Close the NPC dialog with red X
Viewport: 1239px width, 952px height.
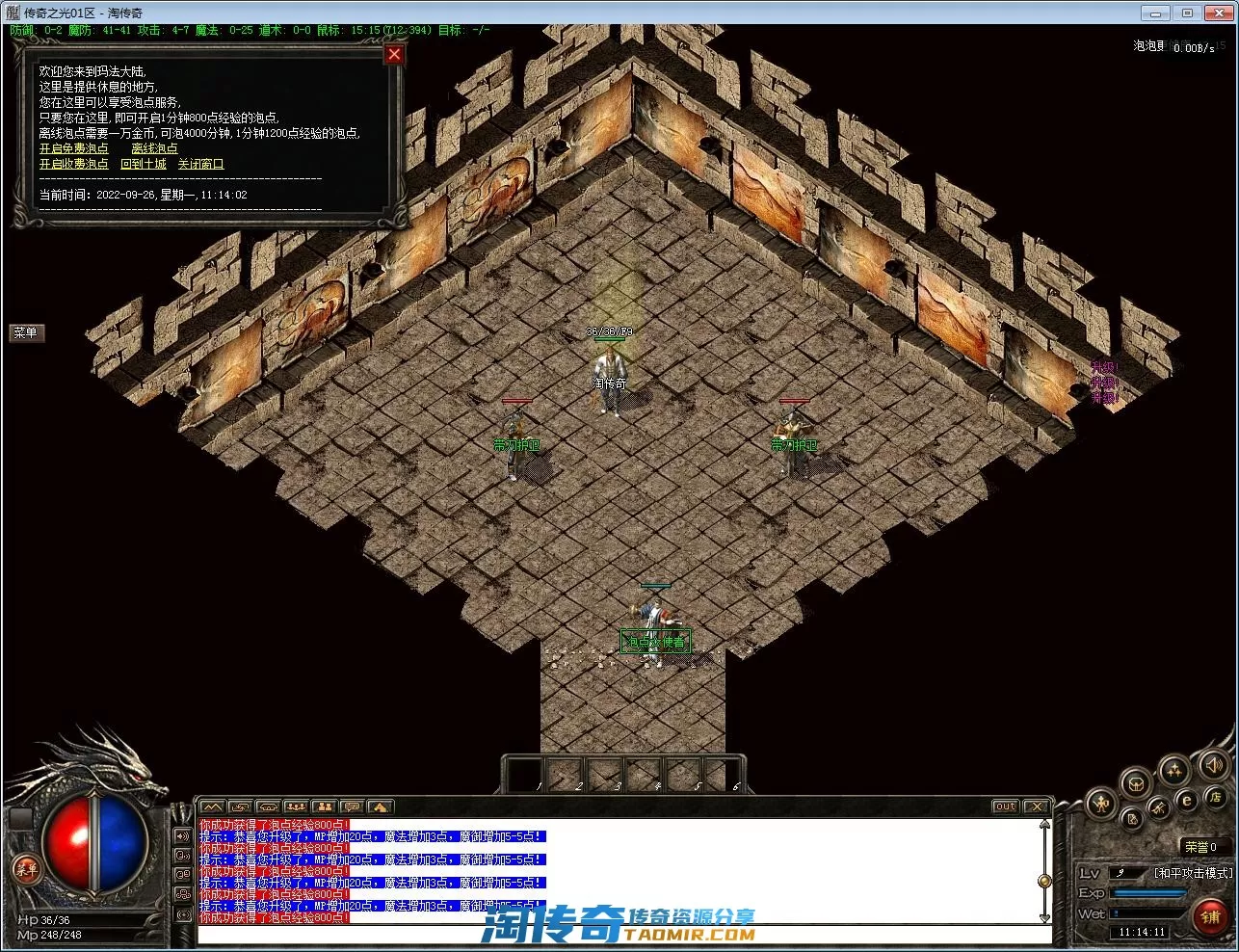coord(393,55)
